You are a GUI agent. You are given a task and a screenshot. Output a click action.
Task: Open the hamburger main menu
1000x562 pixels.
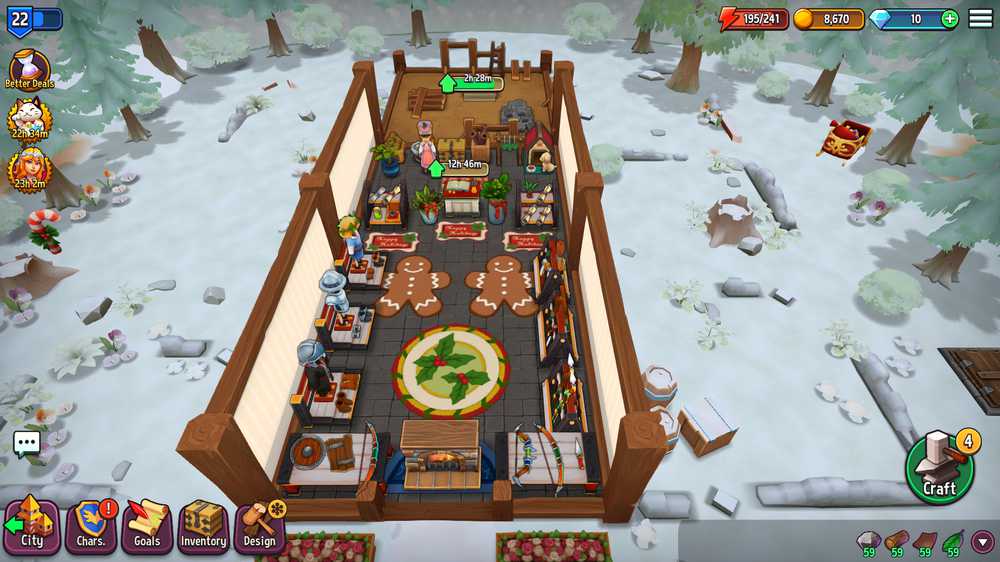coord(981,19)
